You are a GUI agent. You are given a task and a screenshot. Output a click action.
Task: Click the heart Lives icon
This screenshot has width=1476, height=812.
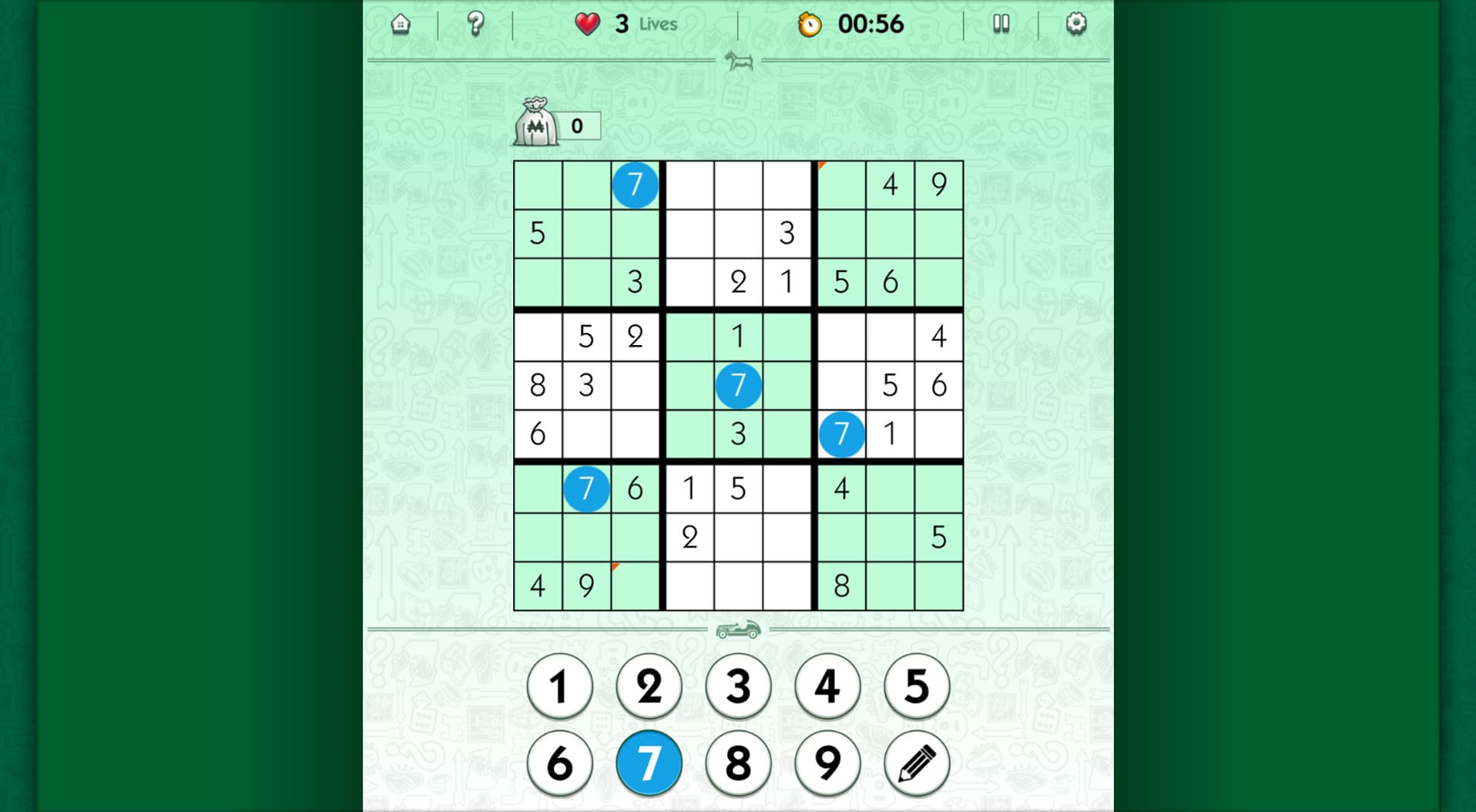pos(586,24)
